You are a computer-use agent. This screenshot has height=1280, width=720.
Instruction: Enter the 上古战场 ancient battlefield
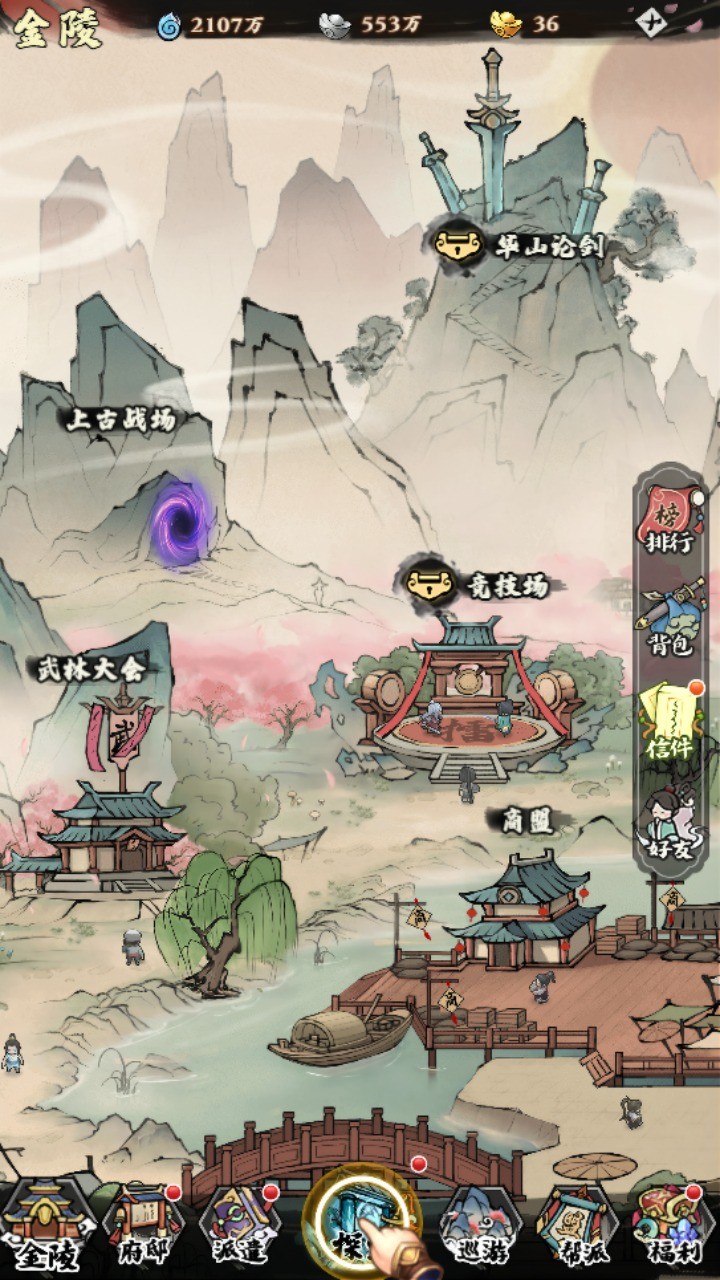coord(182,520)
